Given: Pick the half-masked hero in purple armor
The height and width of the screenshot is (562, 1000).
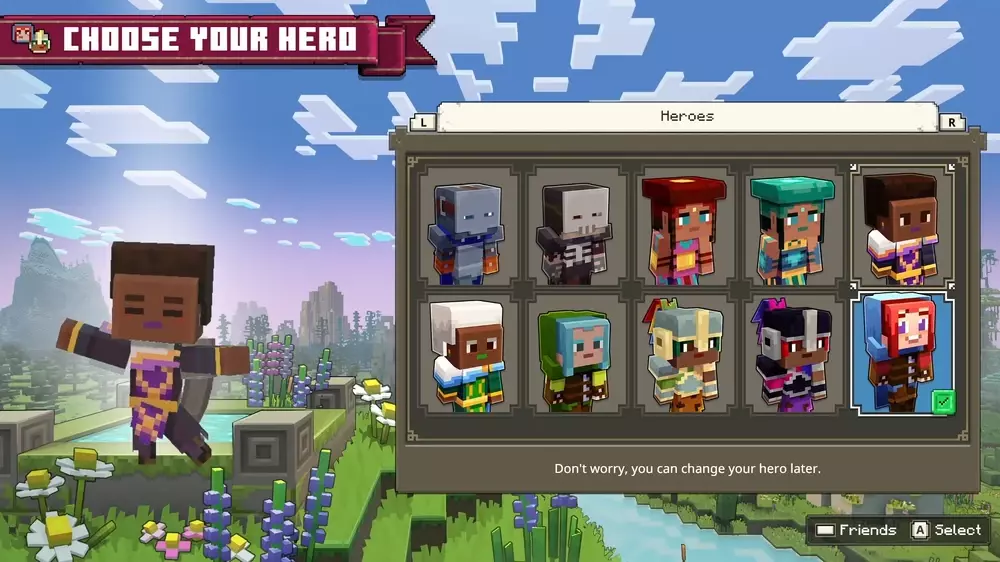Looking at the screenshot, I should coord(793,353).
